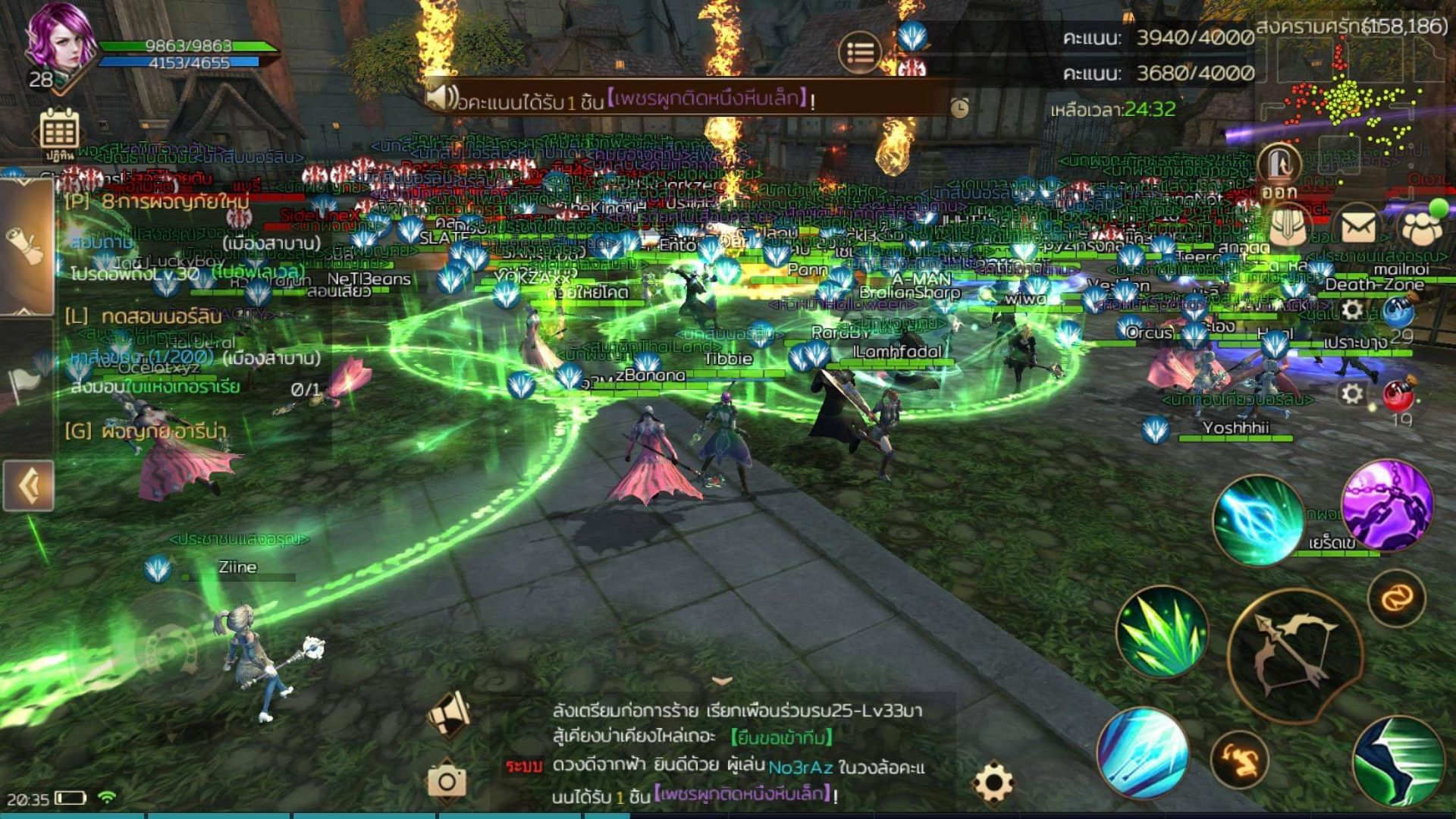This screenshot has height=819, width=1456.
Task: Fire the bow basic attack button
Action: click(1294, 654)
